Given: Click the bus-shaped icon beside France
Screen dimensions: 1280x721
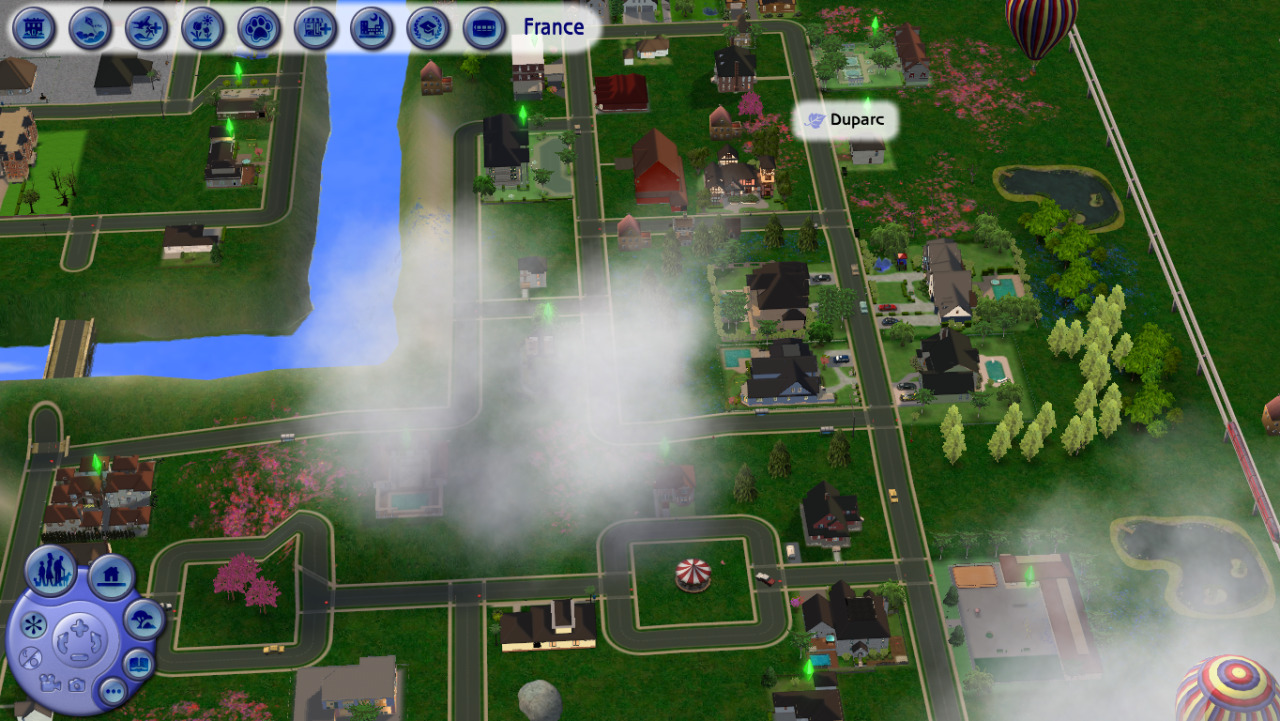Looking at the screenshot, I should (x=484, y=28).
